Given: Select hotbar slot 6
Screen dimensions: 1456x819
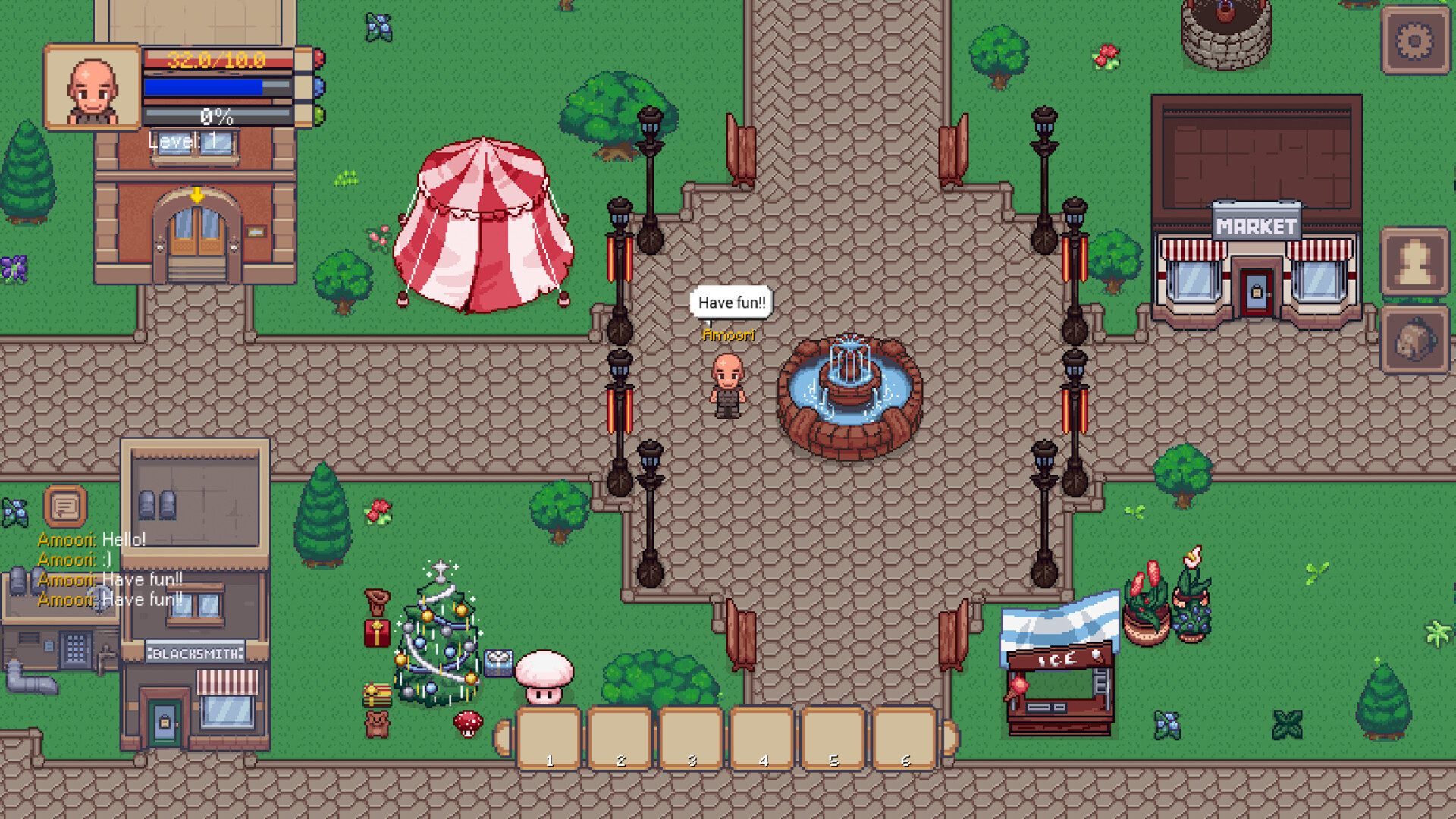Looking at the screenshot, I should click(x=905, y=739).
